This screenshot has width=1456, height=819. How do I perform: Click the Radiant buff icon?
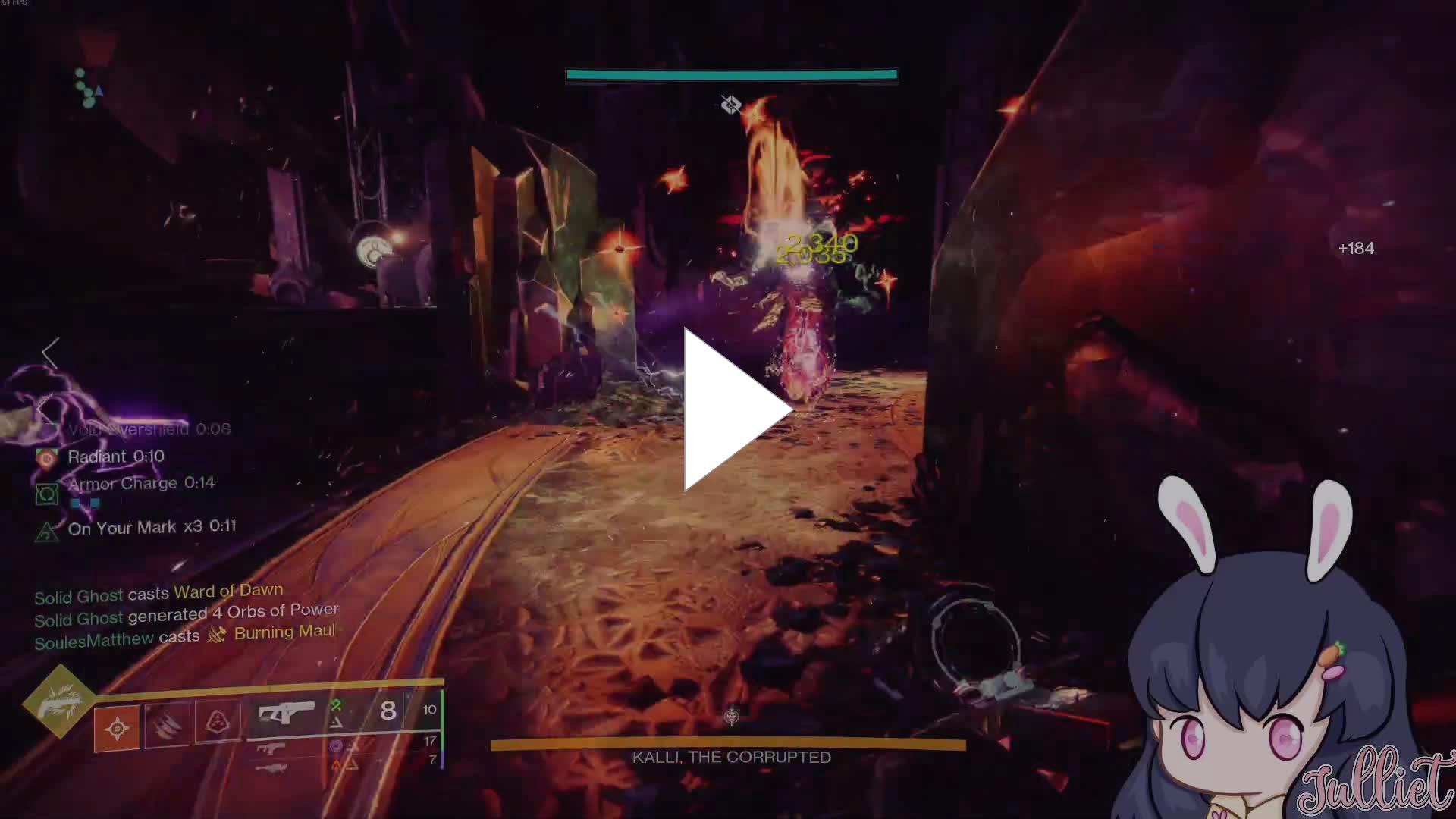47,458
